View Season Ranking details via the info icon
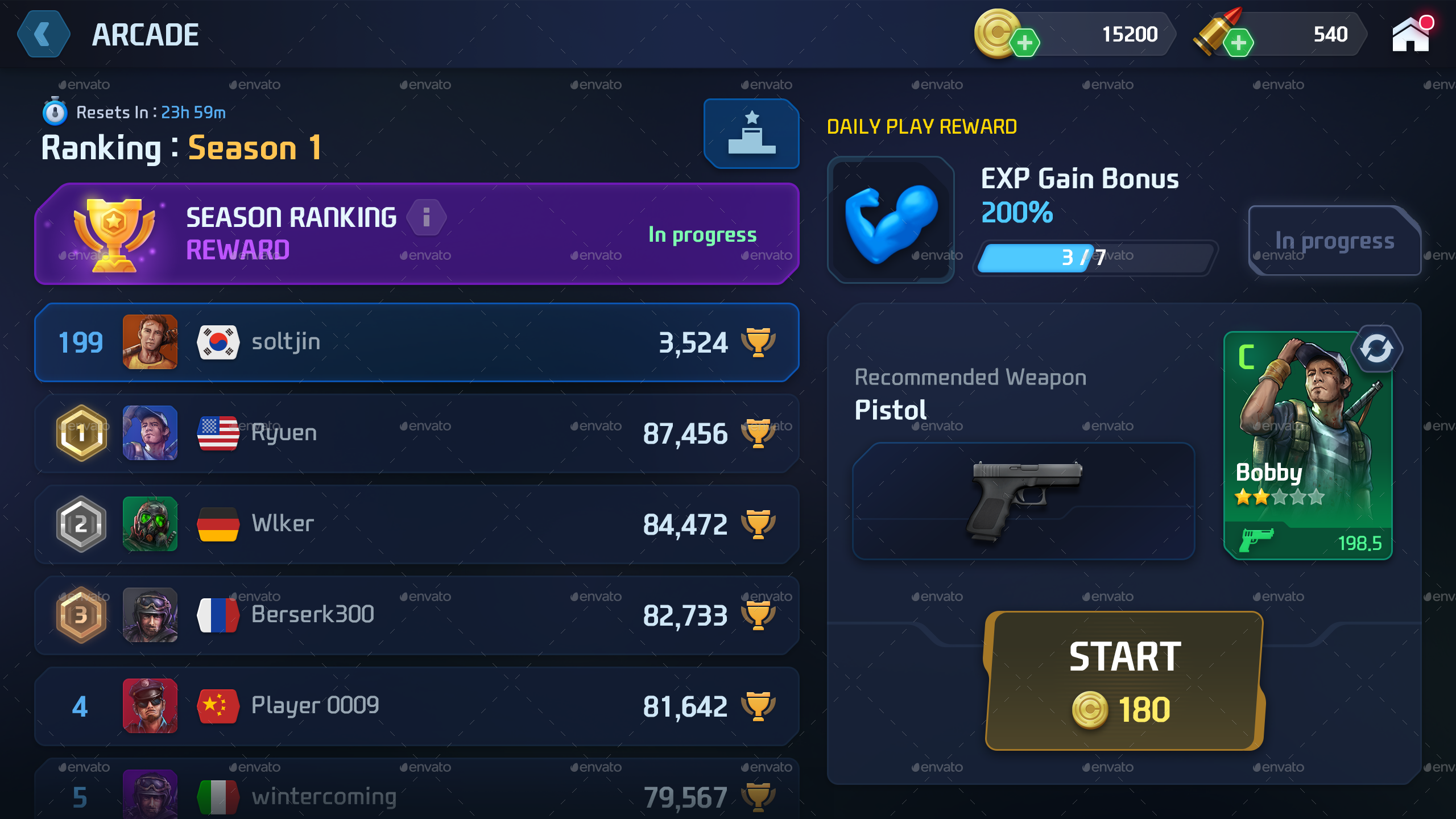The image size is (1456, 819). tap(426, 217)
